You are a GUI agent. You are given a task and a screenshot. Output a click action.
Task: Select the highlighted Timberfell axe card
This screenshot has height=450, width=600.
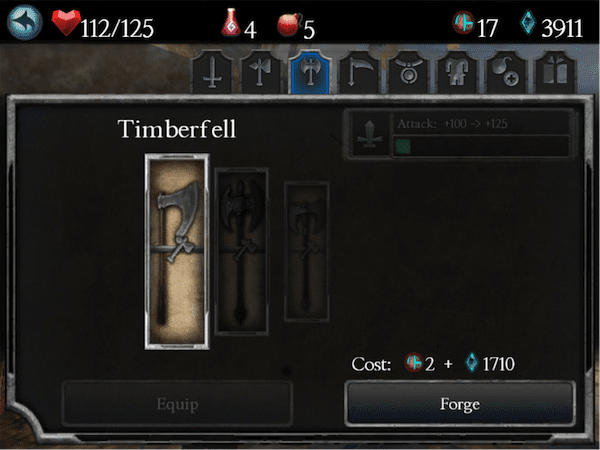point(176,251)
